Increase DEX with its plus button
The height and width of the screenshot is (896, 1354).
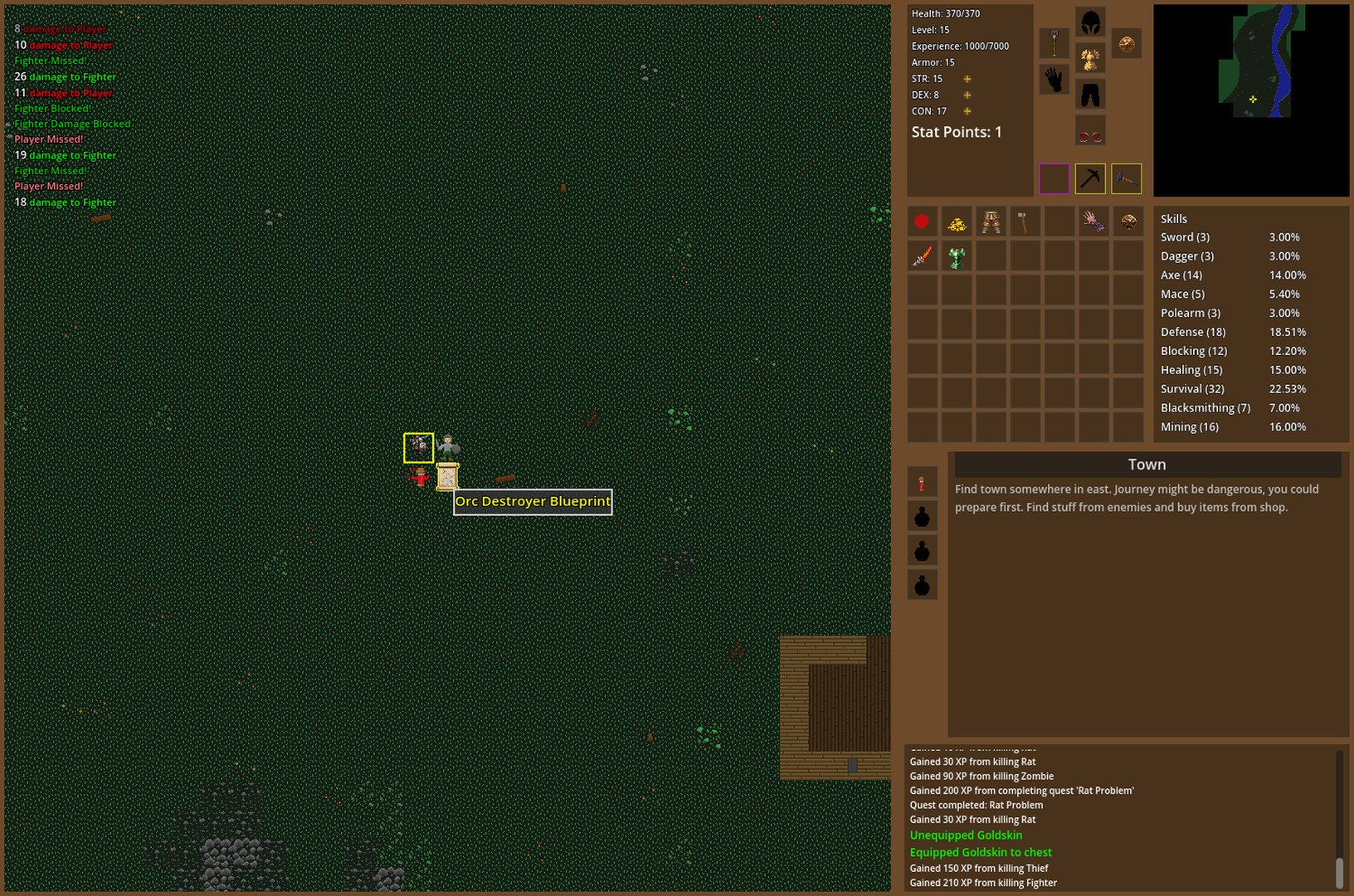pos(967,95)
